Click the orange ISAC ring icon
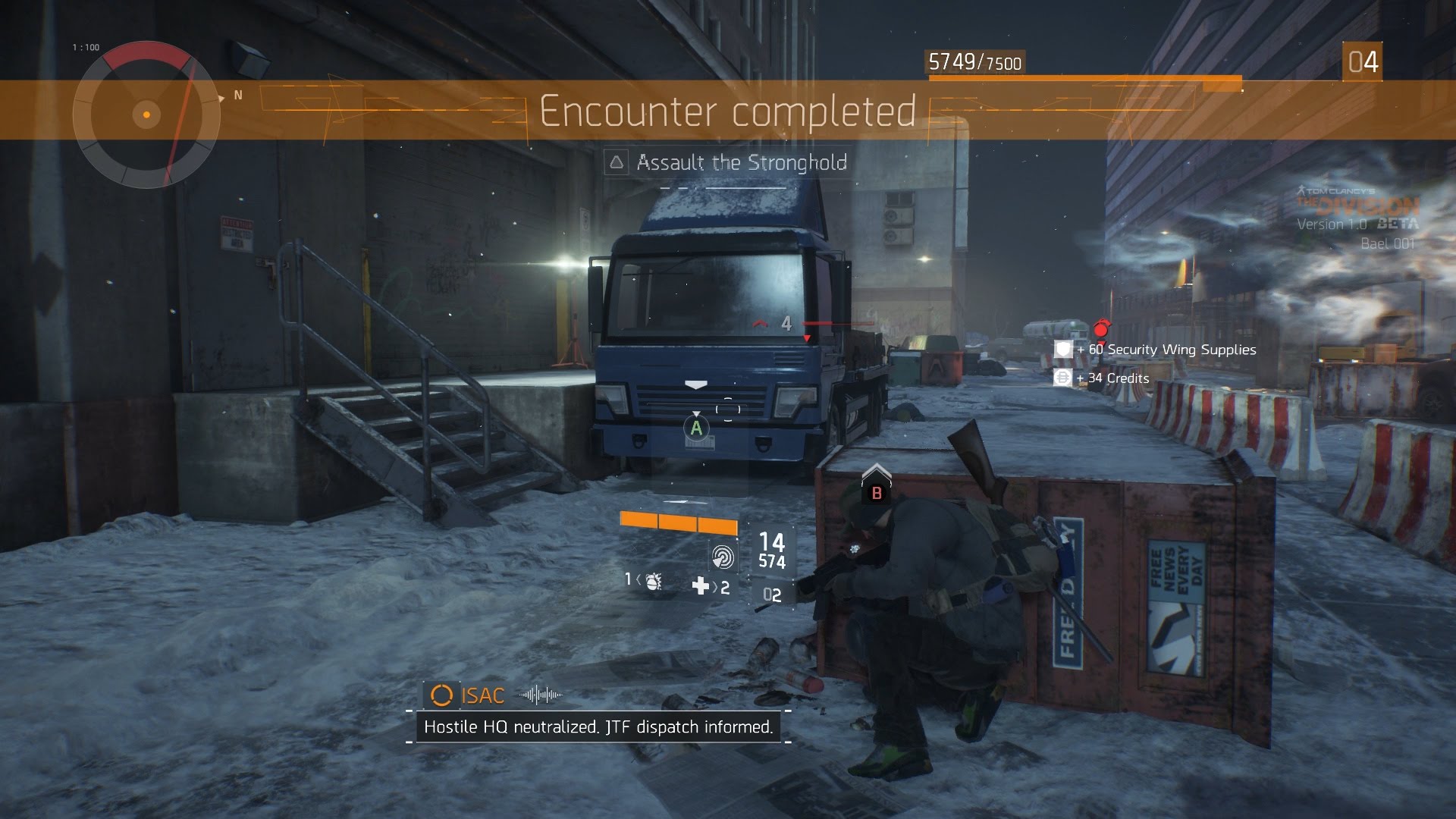The width and height of the screenshot is (1456, 819). 441,695
